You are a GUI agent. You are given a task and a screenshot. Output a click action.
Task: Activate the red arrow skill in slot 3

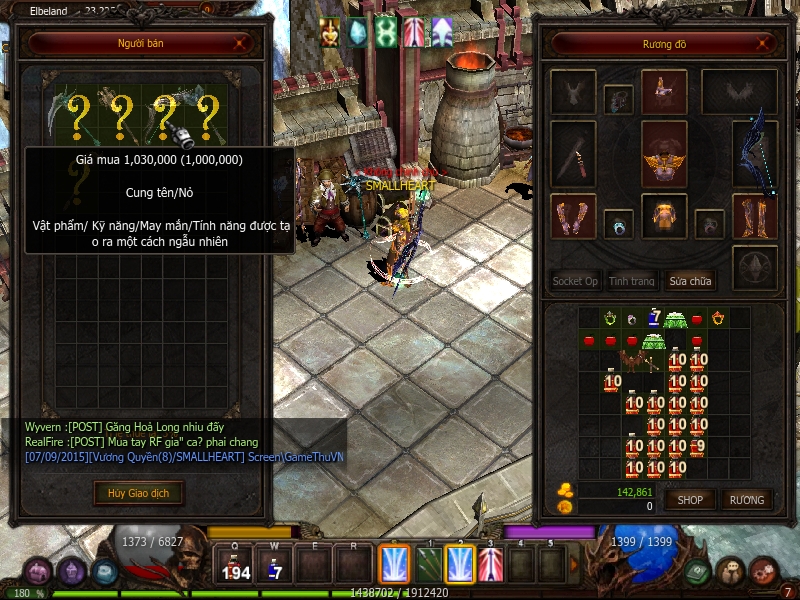(491, 565)
